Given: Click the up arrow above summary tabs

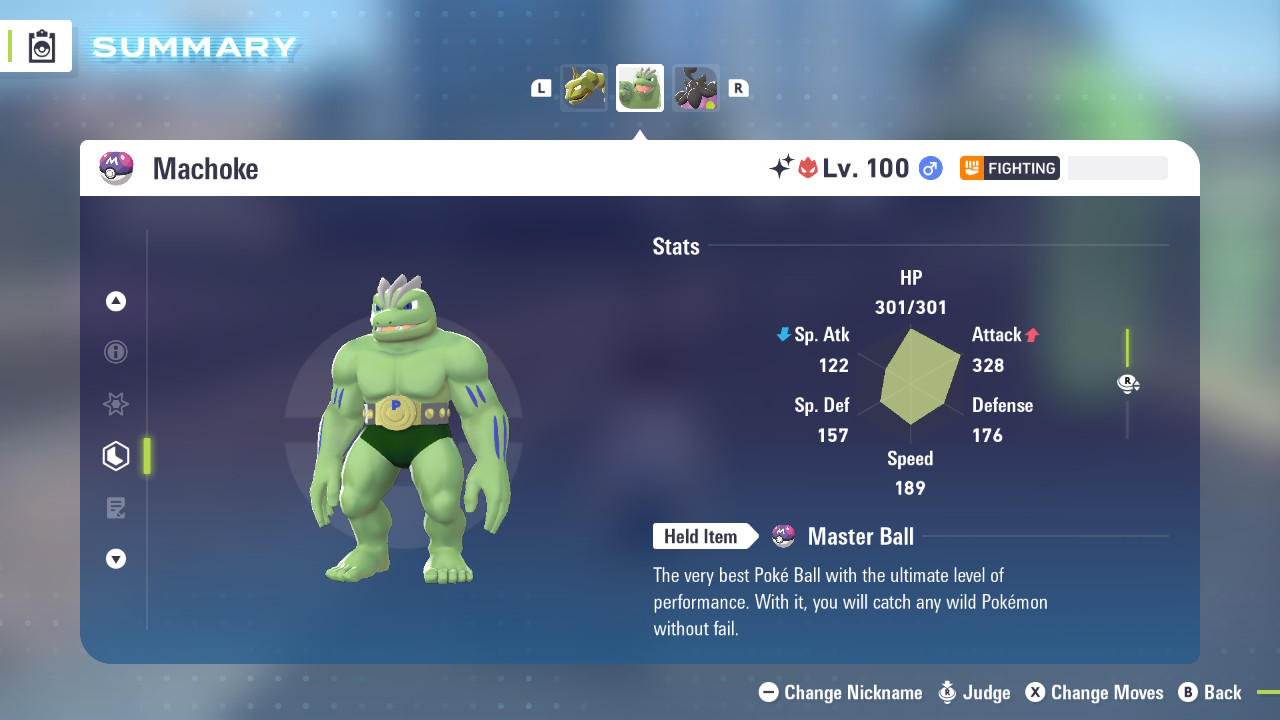Looking at the screenshot, I should coord(116,301).
